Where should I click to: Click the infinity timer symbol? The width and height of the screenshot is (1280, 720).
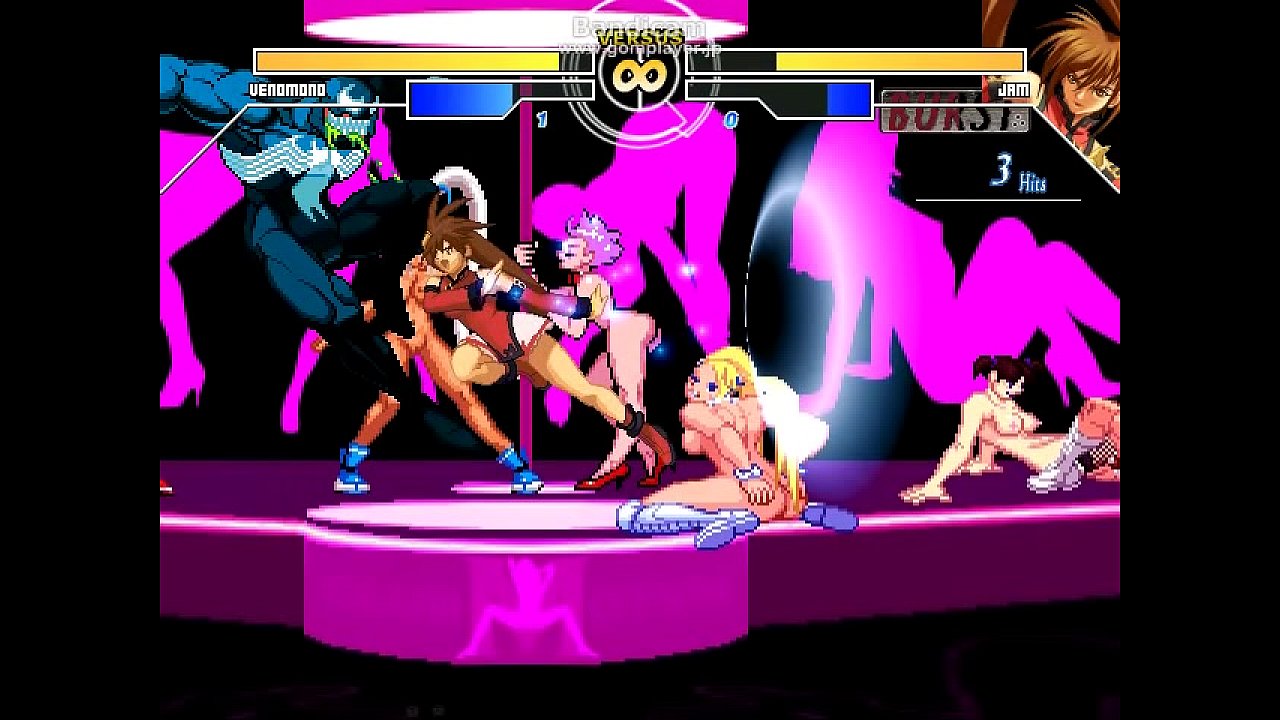point(640,75)
